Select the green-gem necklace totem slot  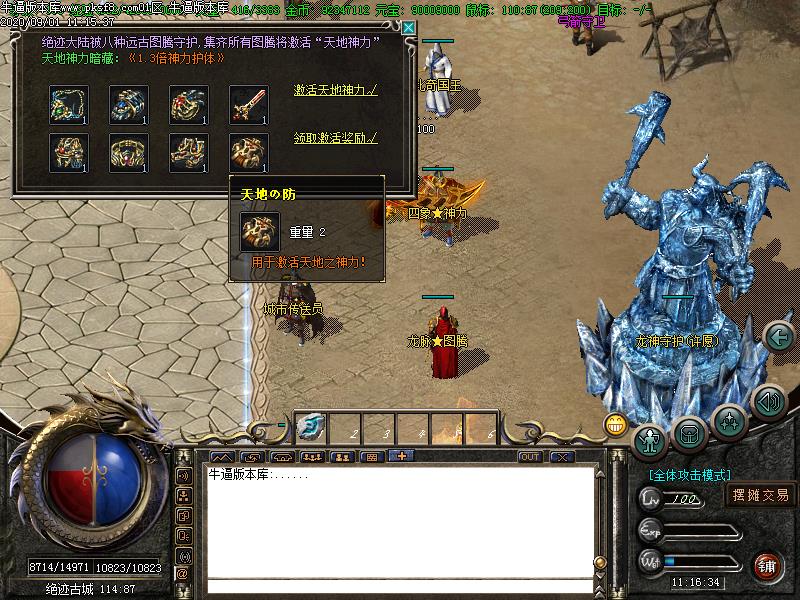(x=68, y=104)
